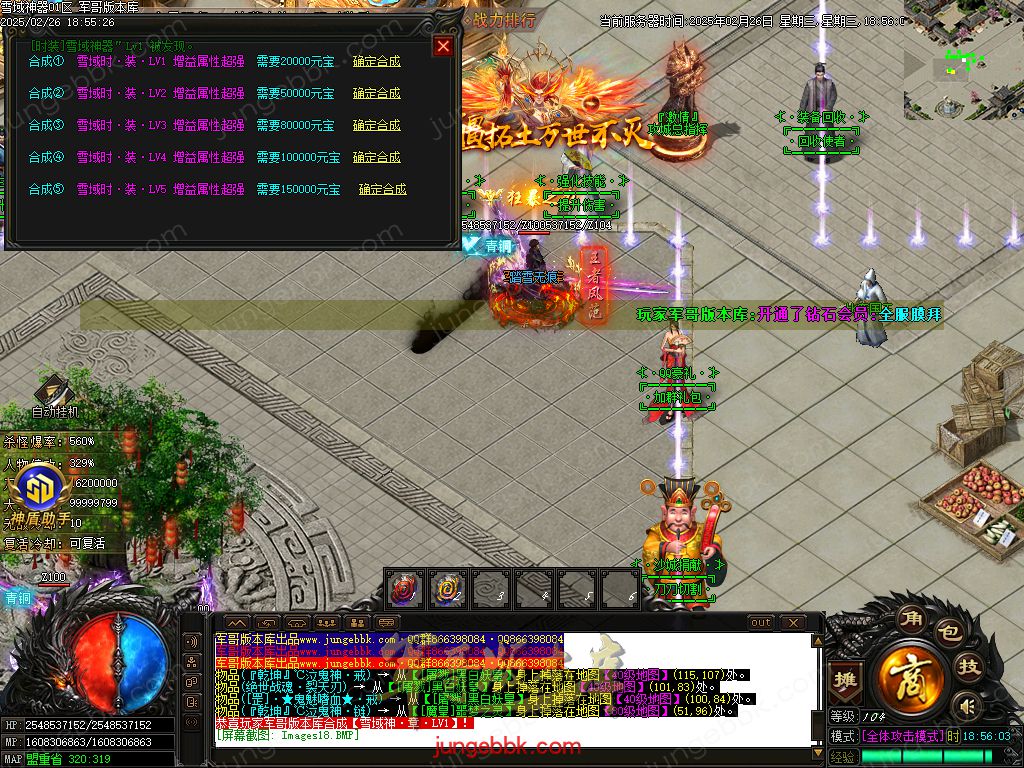This screenshot has height=768, width=1024.
Task: Use the red swirl item in hotbar slot 1
Action: tap(404, 588)
